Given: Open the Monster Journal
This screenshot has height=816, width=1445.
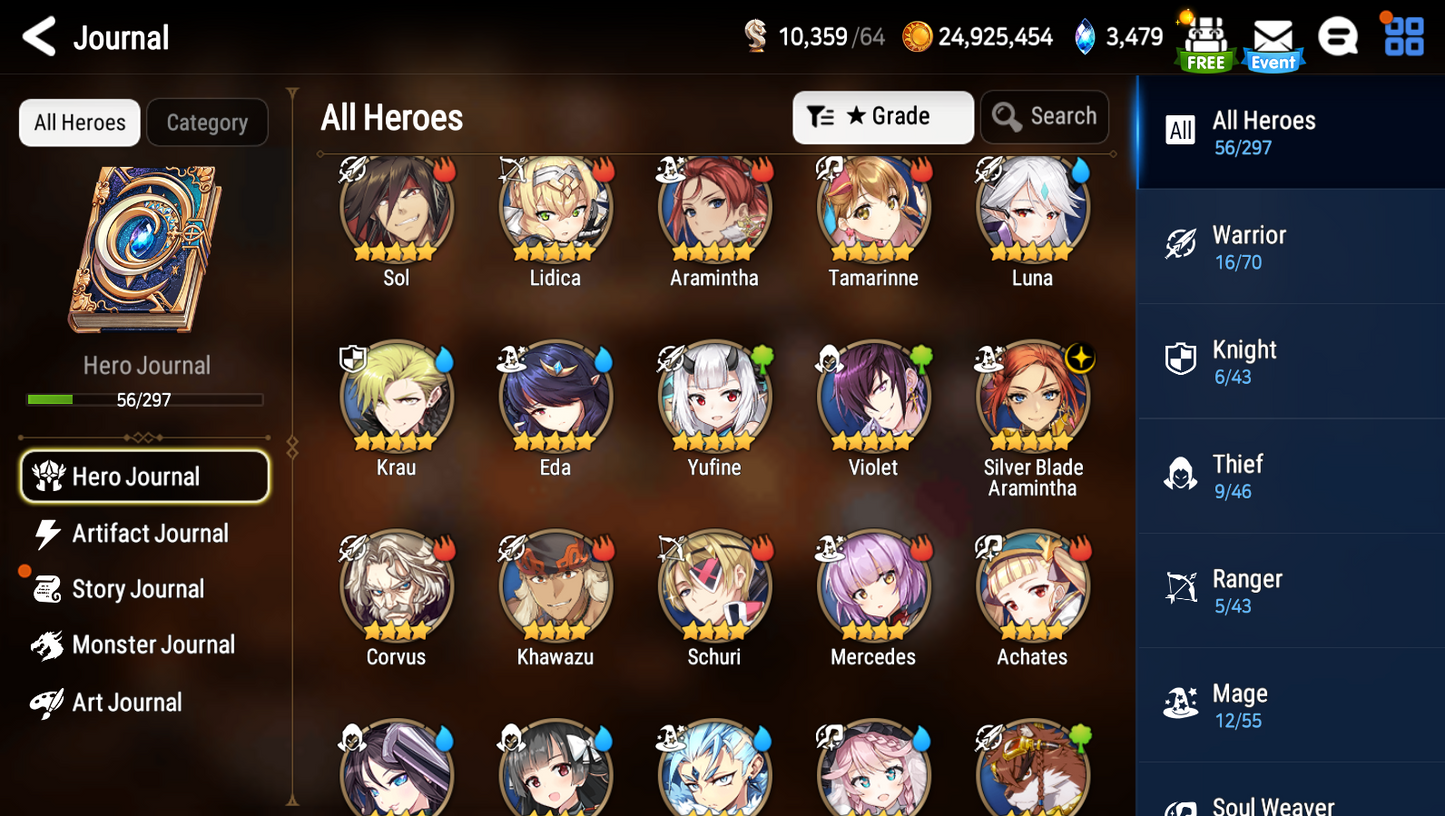Looking at the screenshot, I should click(x=152, y=646).
